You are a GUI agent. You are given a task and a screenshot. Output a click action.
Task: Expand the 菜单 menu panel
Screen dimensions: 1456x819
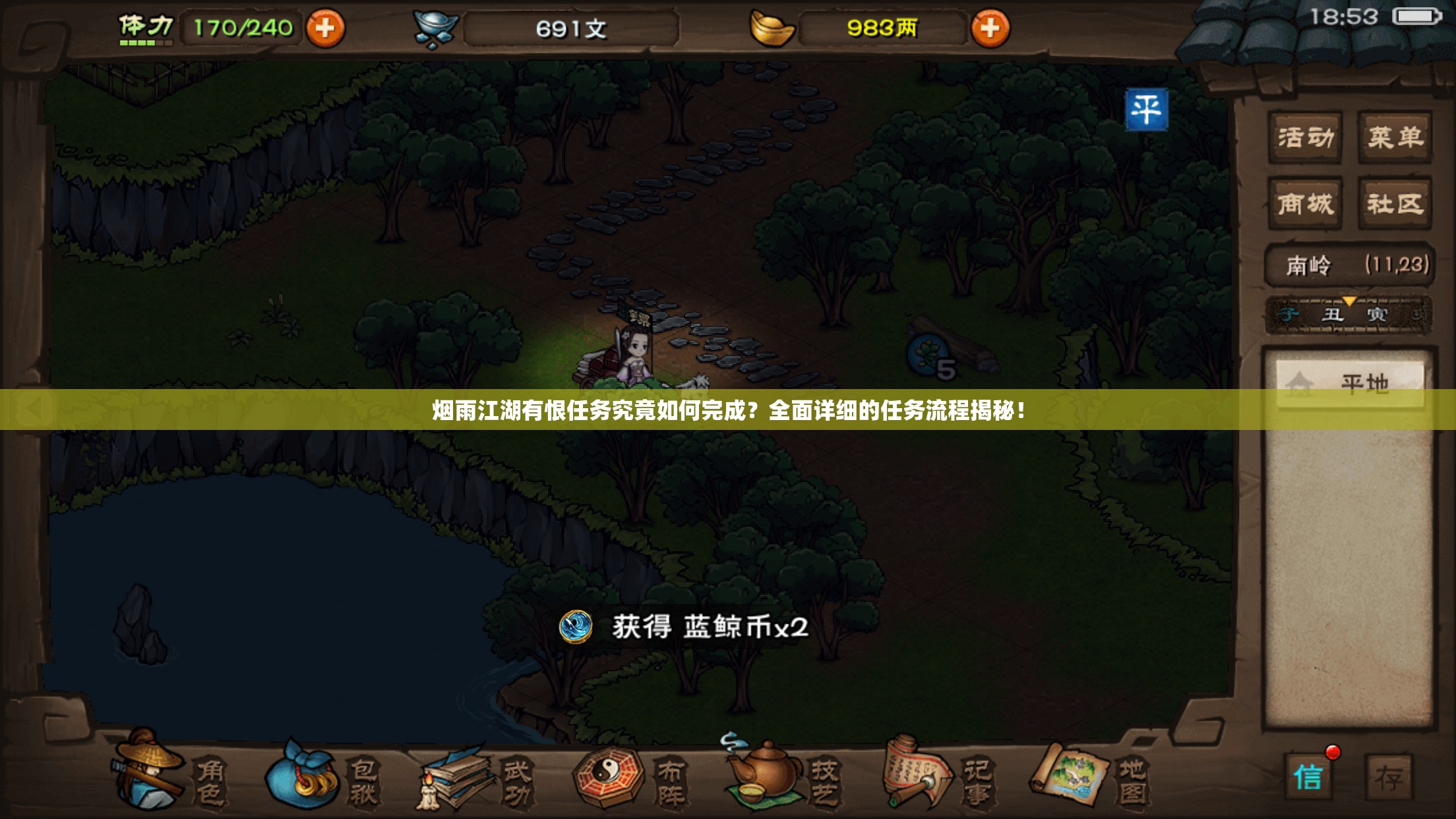click(1395, 136)
